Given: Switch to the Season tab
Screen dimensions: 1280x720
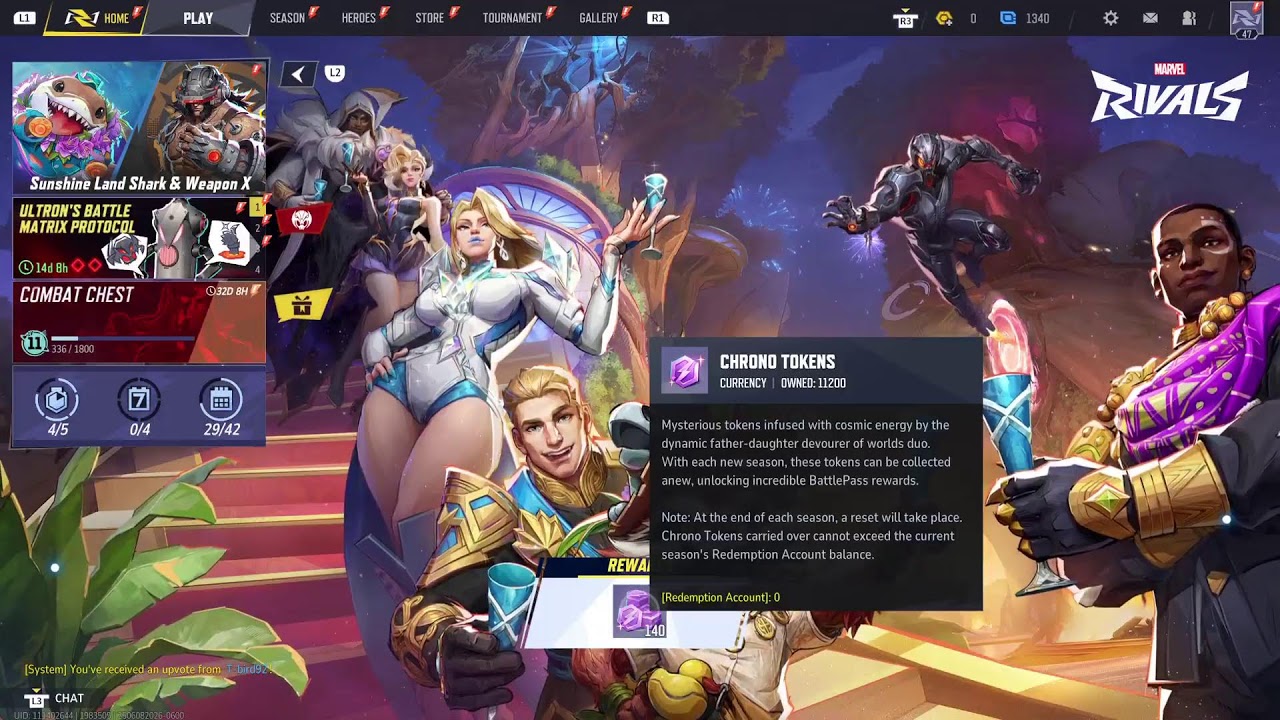Looking at the screenshot, I should pyautogui.click(x=287, y=18).
